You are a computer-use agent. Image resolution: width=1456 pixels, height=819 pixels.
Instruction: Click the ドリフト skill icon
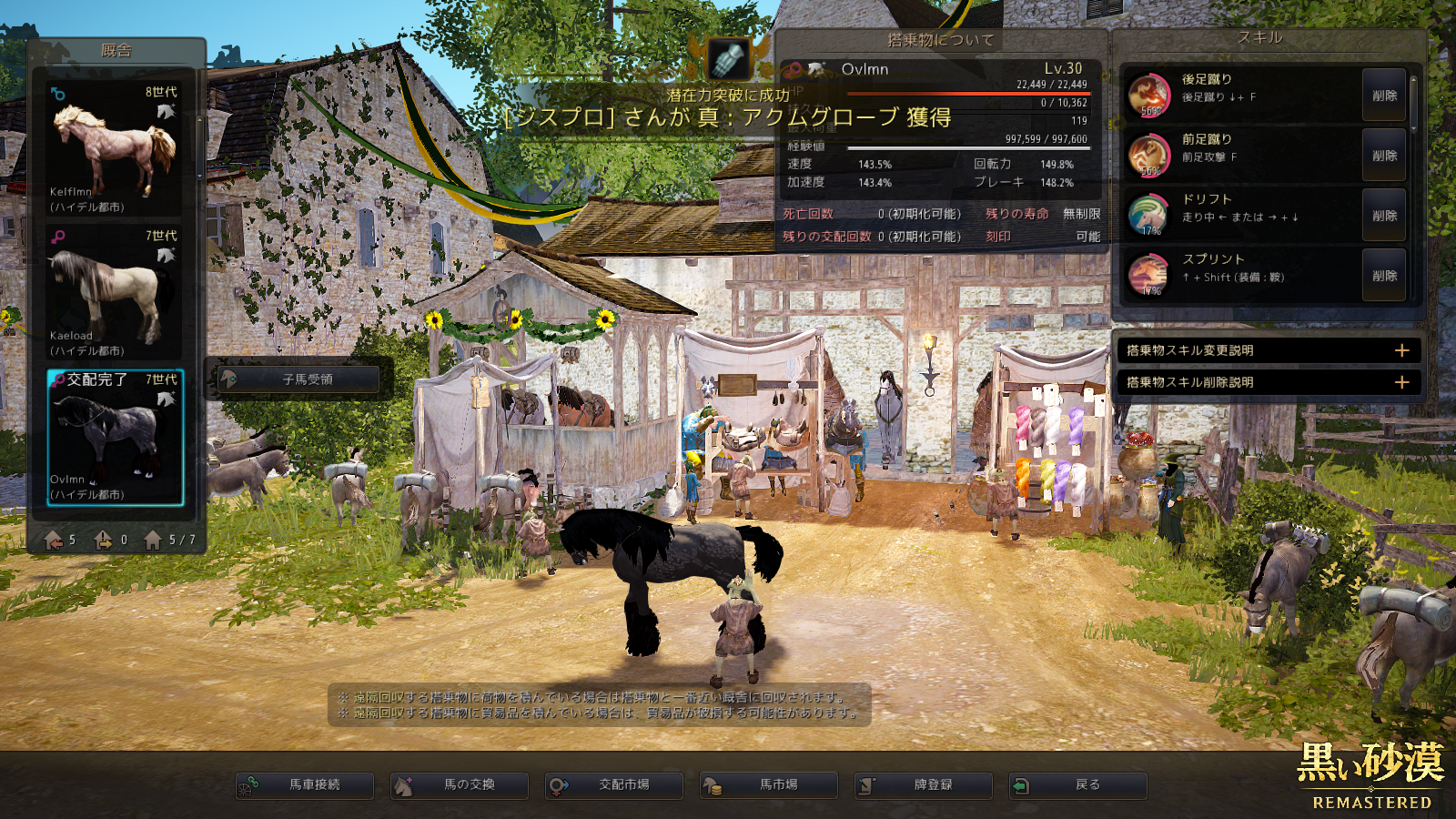pyautogui.click(x=1148, y=215)
